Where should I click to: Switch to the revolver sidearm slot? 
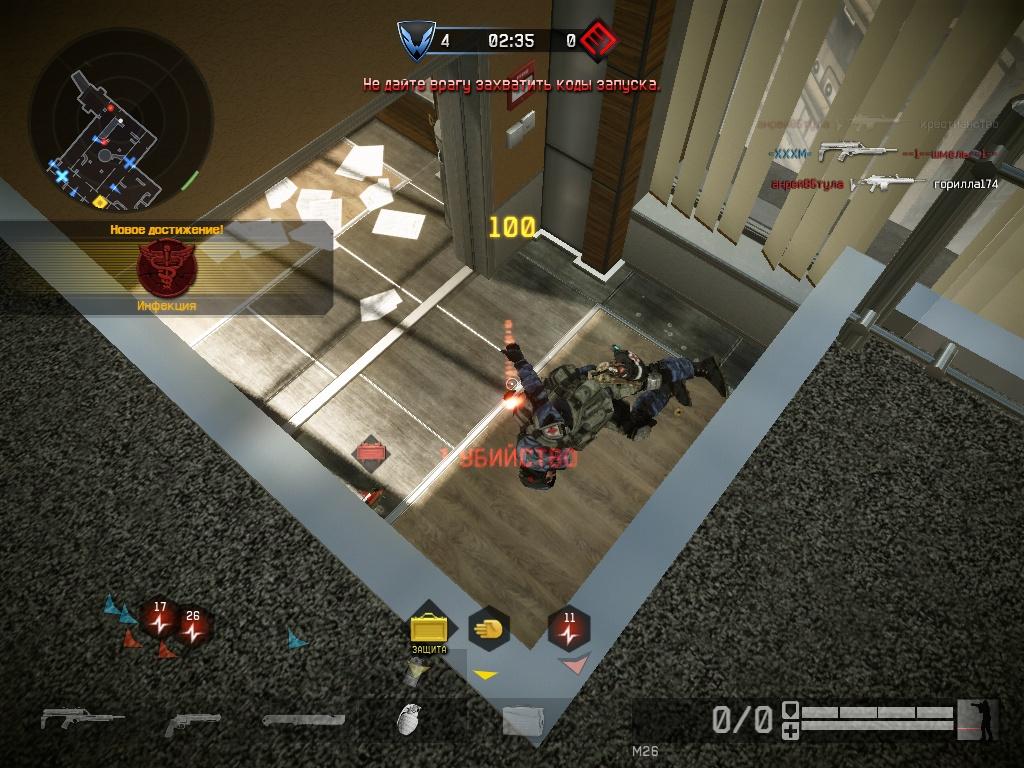[x=192, y=722]
